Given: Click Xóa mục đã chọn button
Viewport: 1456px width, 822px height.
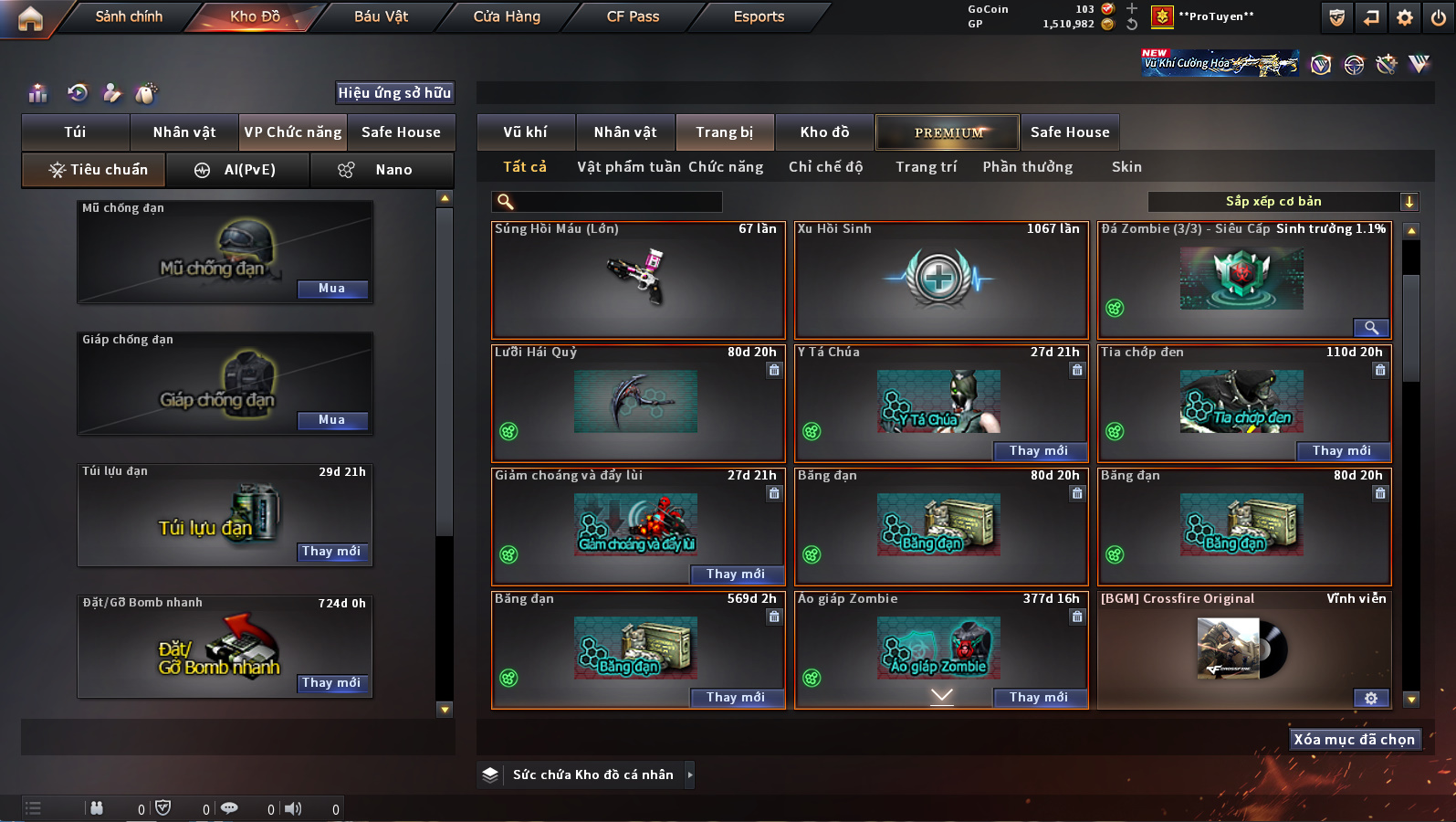Looking at the screenshot, I should pyautogui.click(x=1354, y=740).
